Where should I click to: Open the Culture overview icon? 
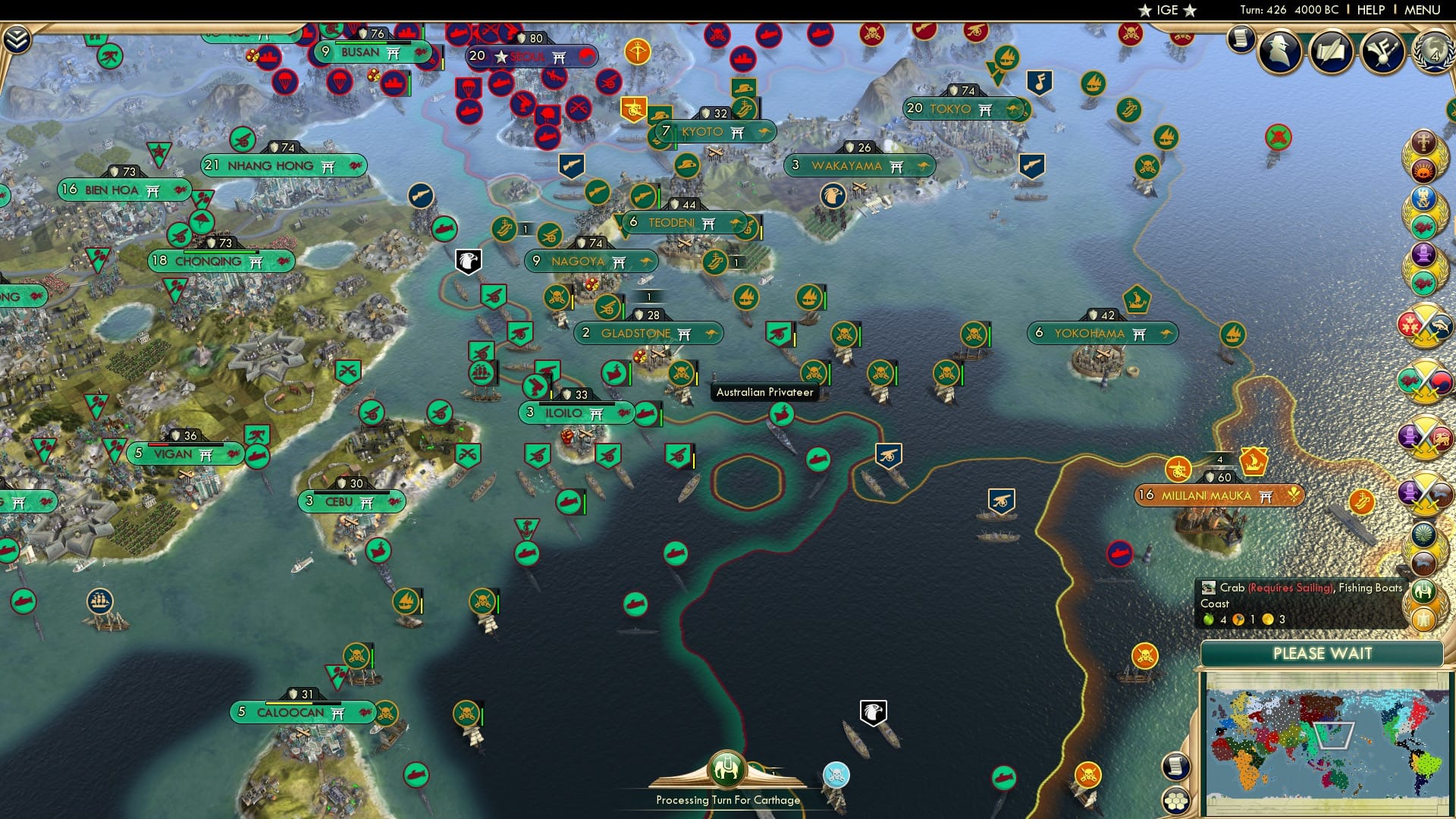click(1382, 50)
